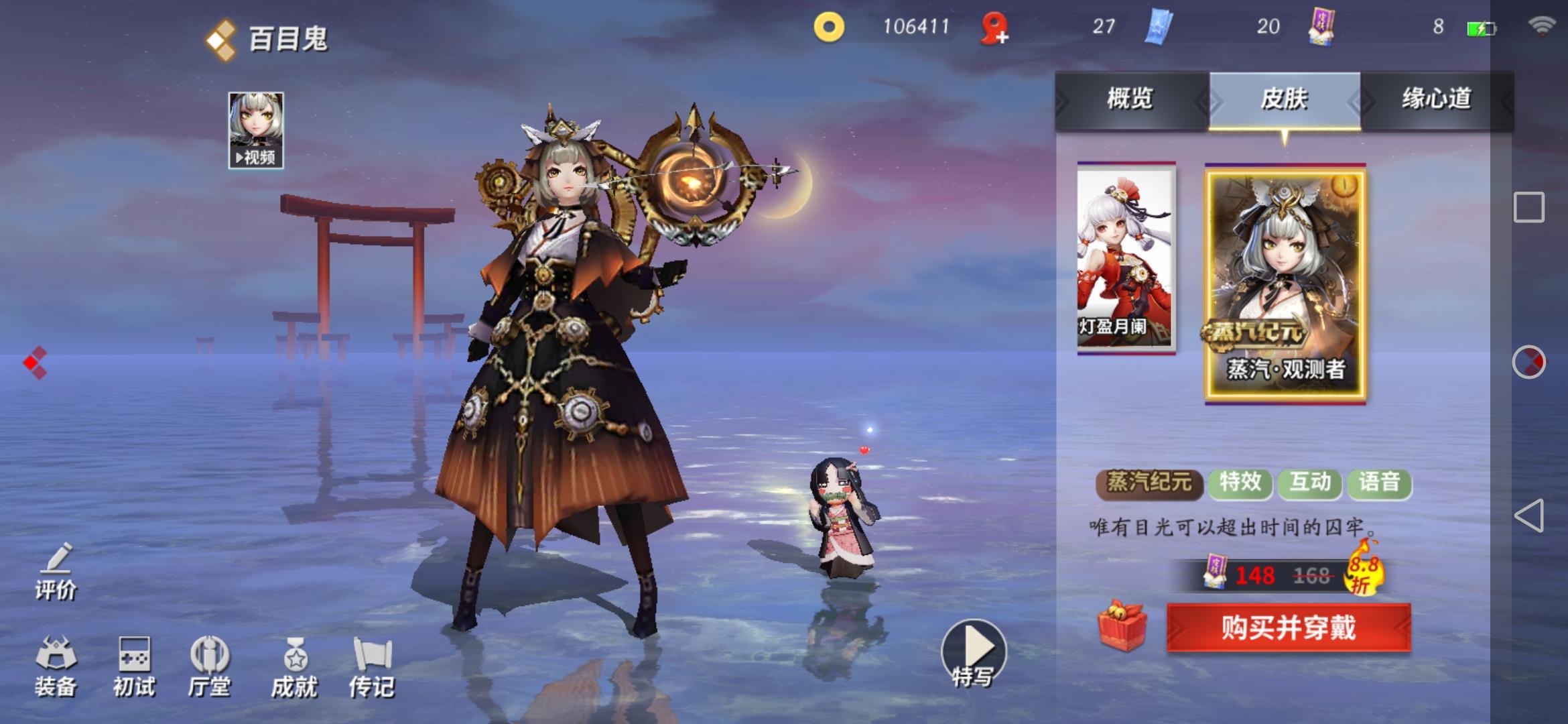Toggle the 语音 voice tag
The image size is (1568, 724).
[1380, 481]
